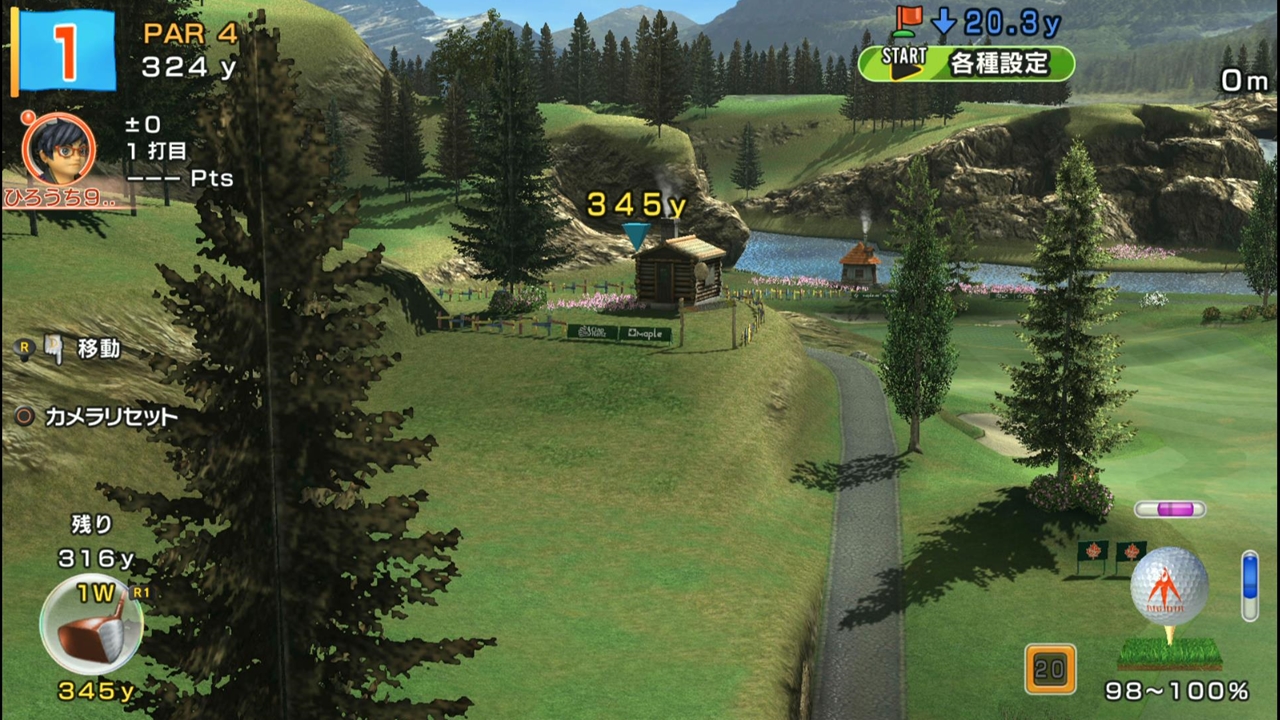
Task: Activate the orange 20 item icon
Action: tap(1050, 668)
